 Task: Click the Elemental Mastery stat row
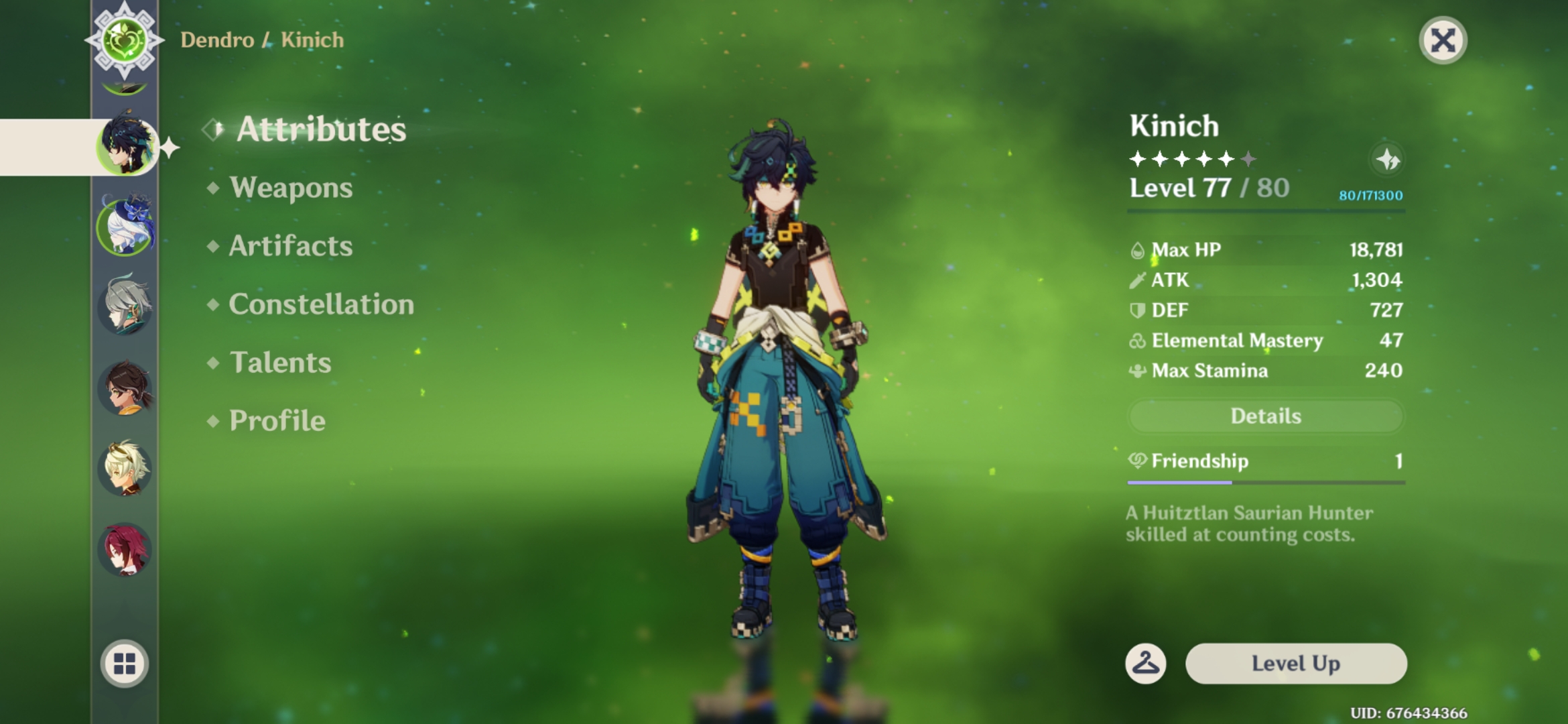(x=1266, y=341)
